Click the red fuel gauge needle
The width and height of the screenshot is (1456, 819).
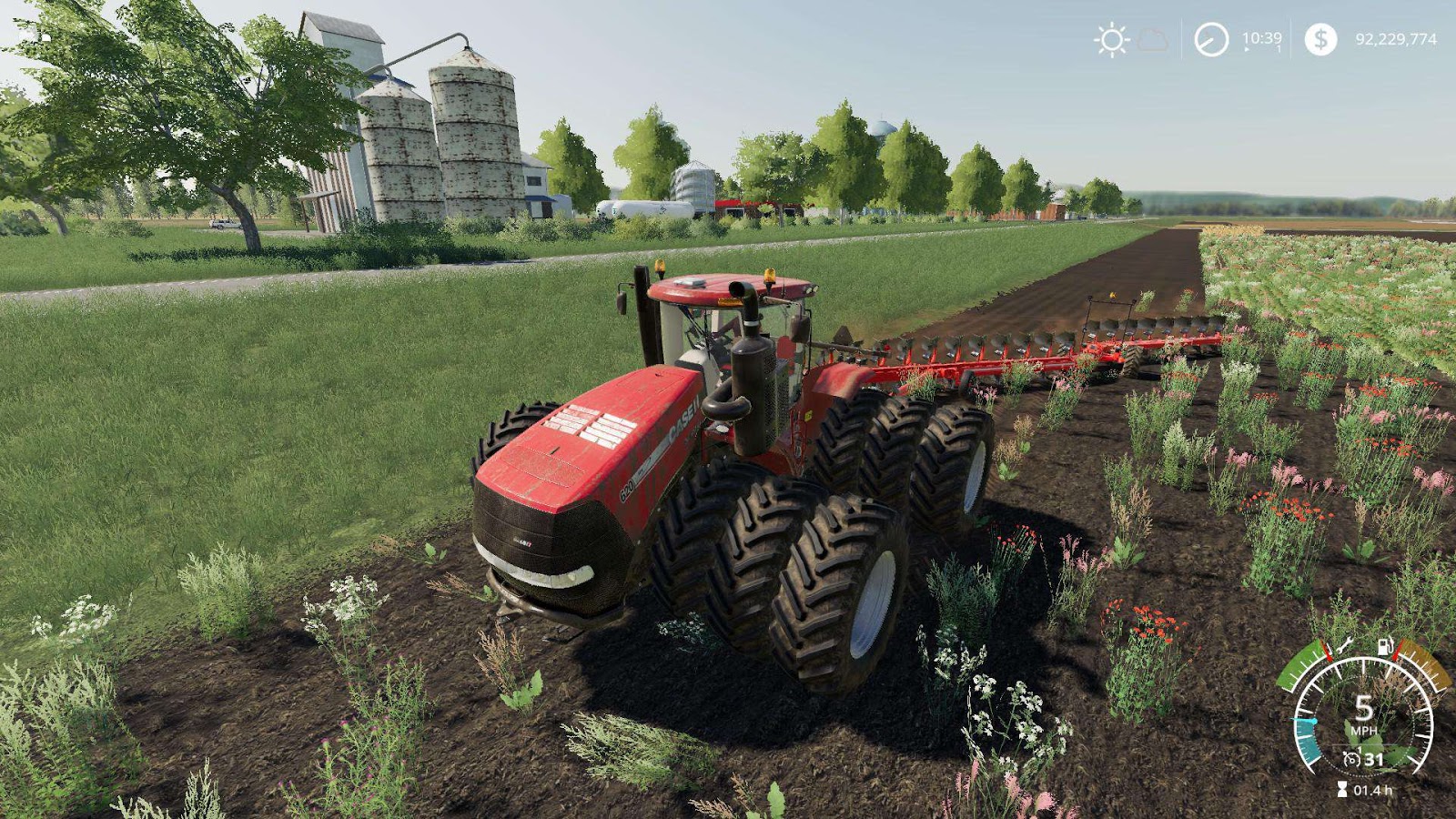(x=1395, y=649)
